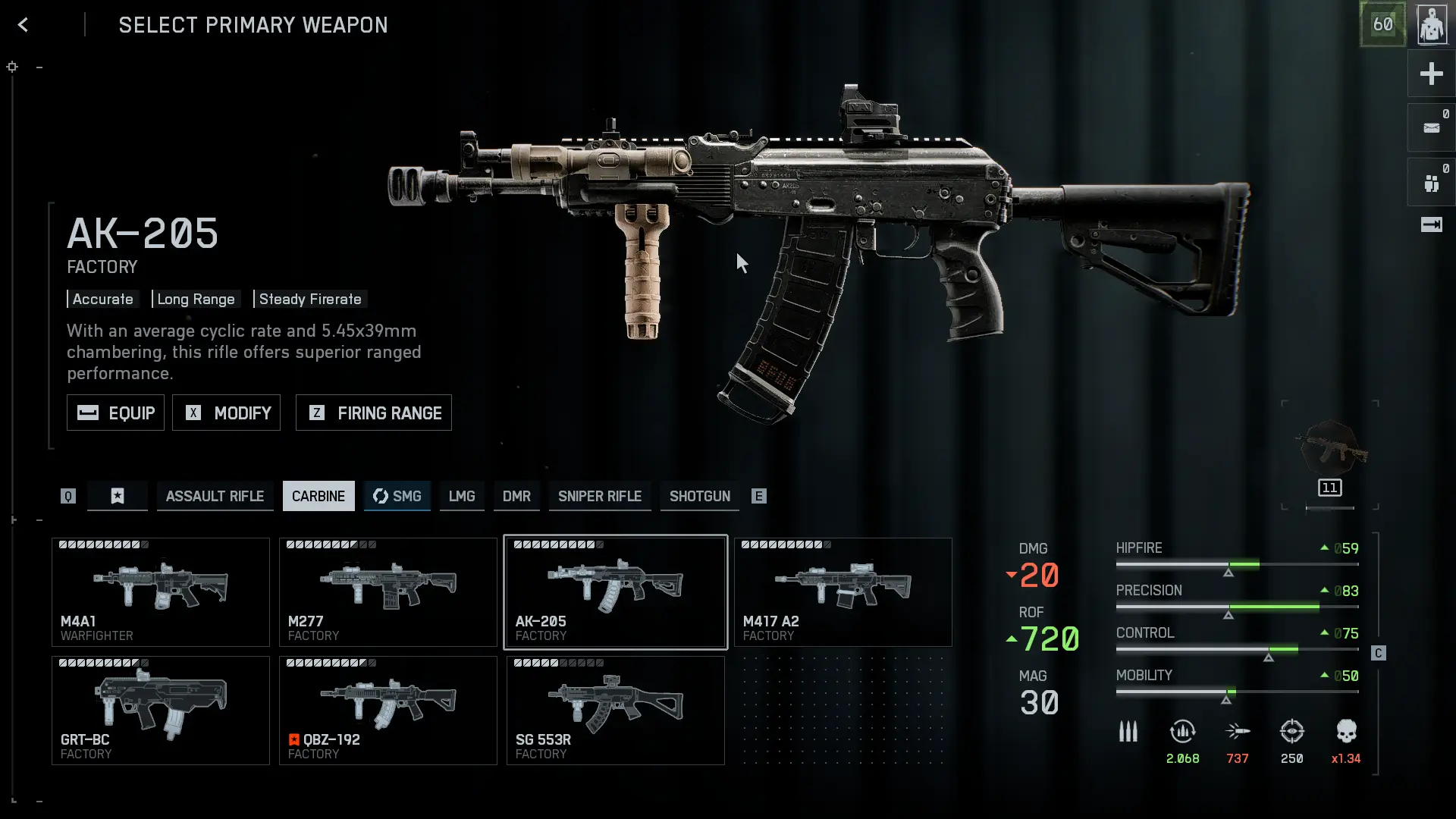Open the player profile icon

[x=1432, y=25]
